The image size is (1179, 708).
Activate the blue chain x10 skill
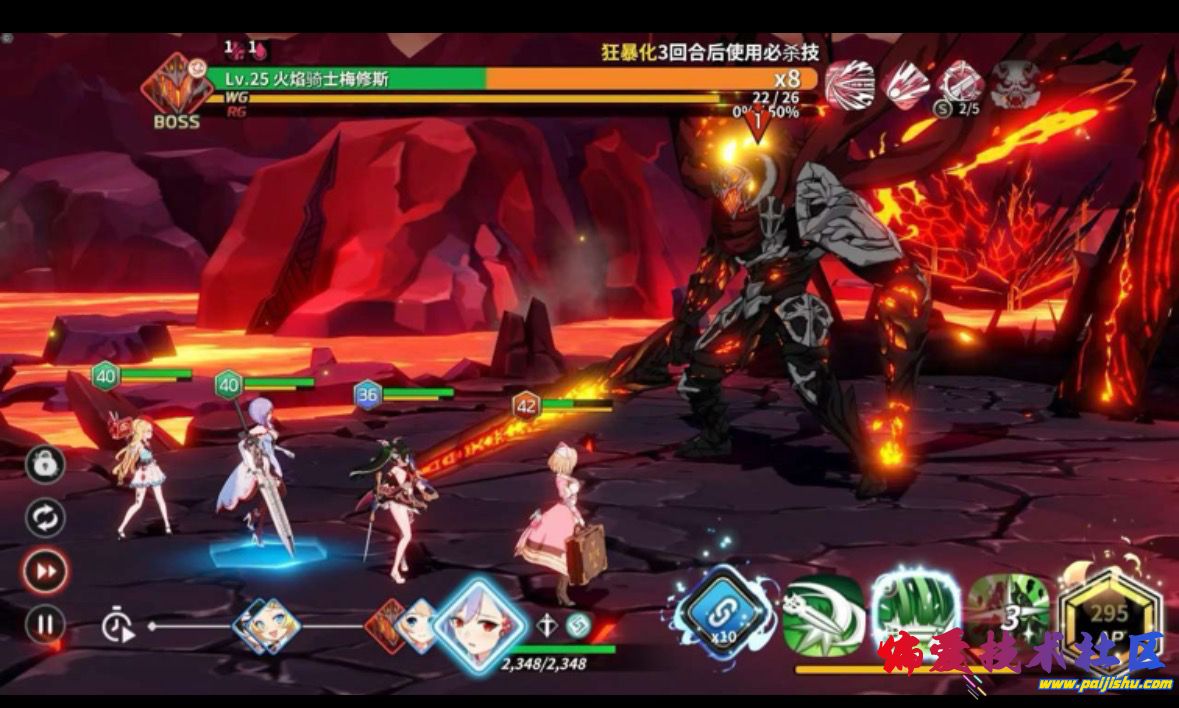coord(726,612)
